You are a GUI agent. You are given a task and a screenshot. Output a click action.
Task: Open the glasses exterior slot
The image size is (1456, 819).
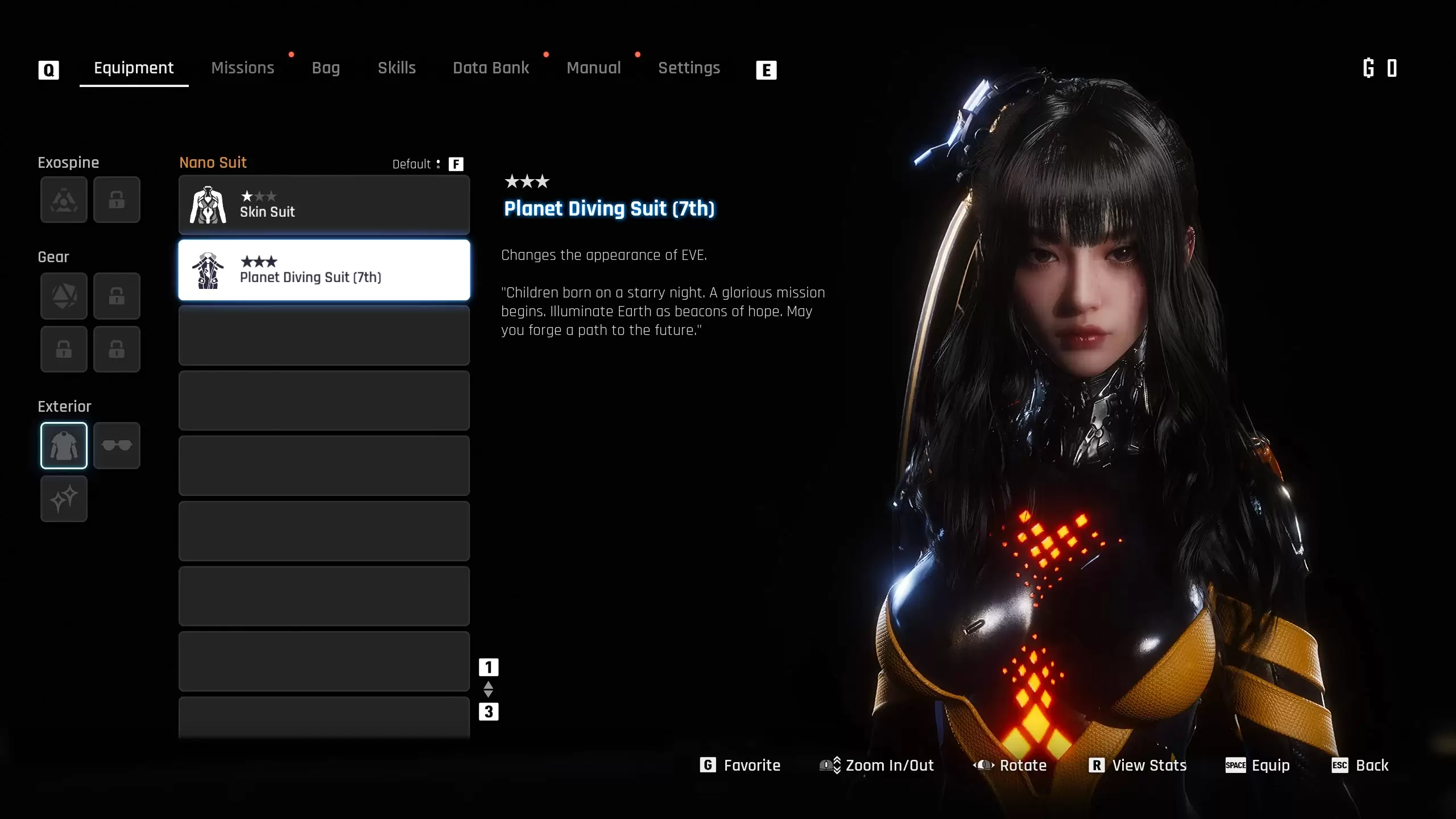tap(117, 445)
